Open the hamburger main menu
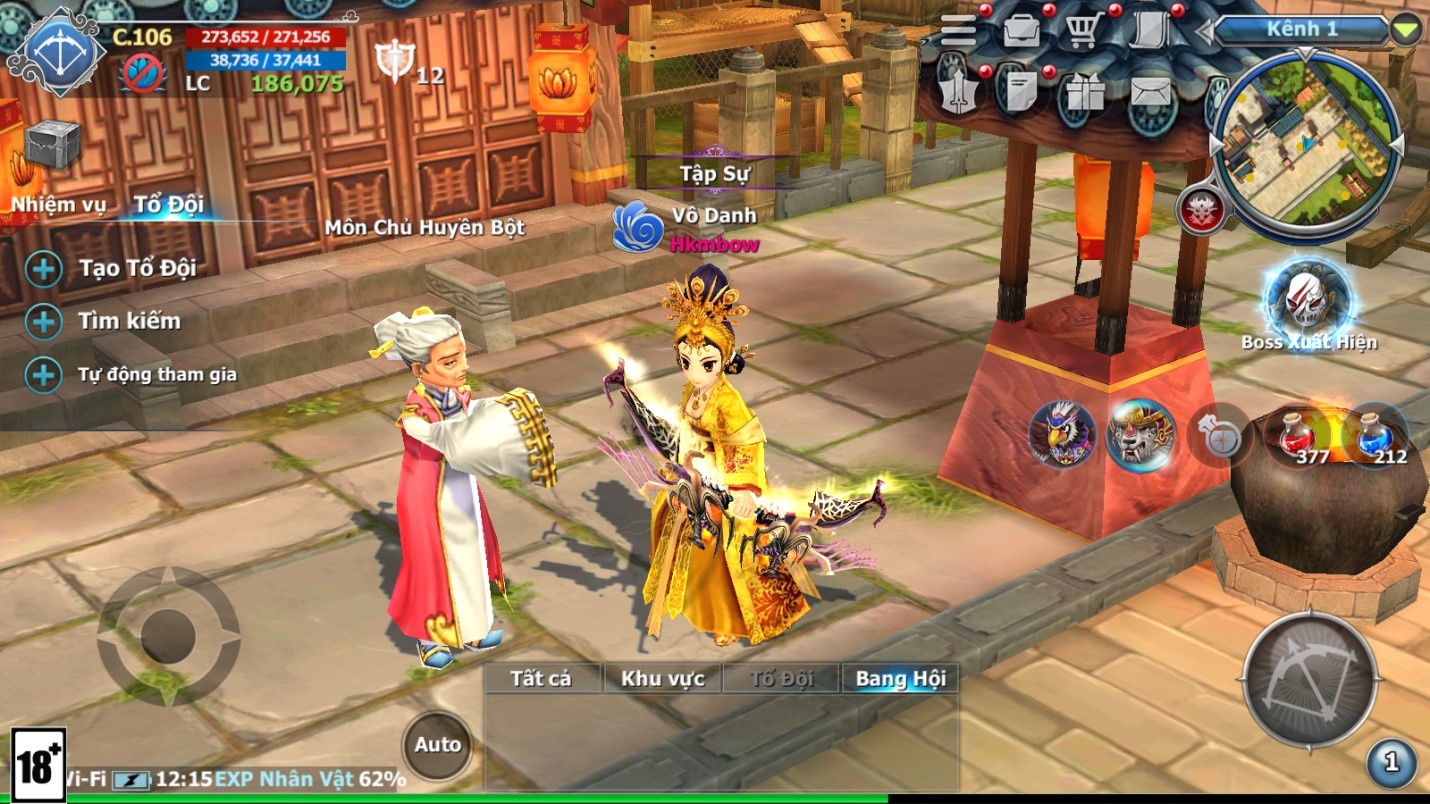Image resolution: width=1430 pixels, height=804 pixels. click(x=958, y=31)
